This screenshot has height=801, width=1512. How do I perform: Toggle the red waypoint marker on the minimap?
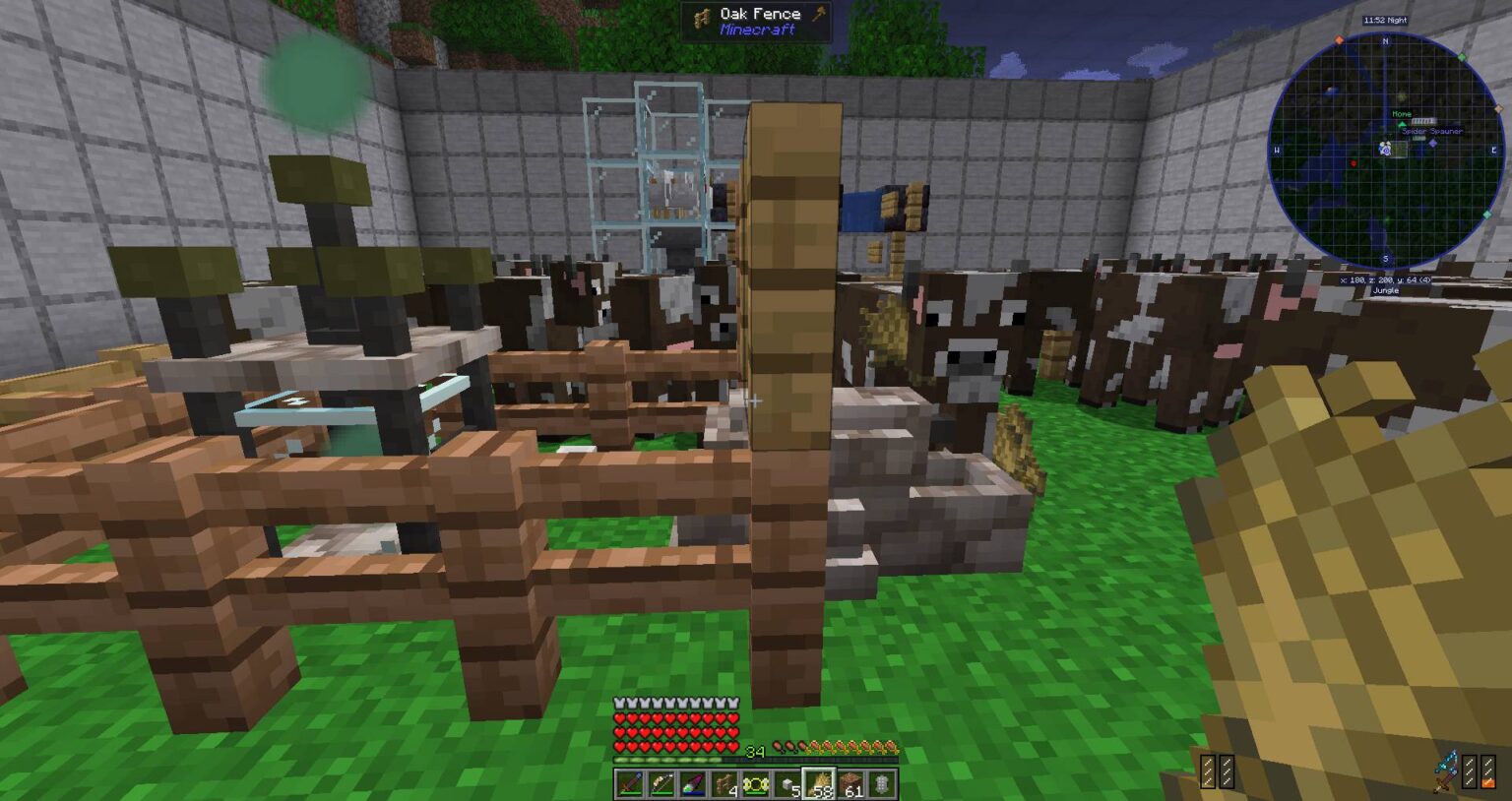tap(1354, 163)
